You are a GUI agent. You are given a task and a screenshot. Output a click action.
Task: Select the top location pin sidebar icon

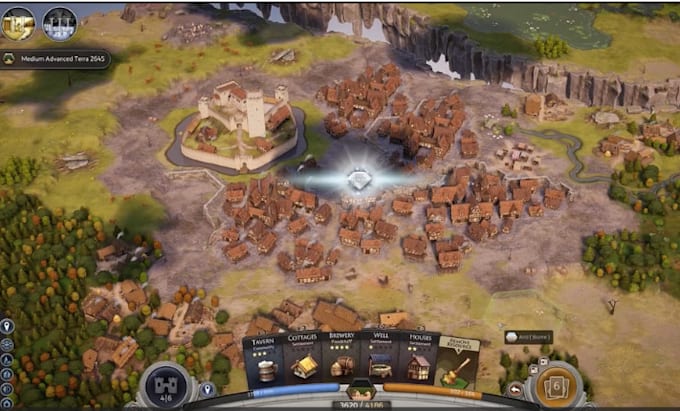(x=7, y=326)
